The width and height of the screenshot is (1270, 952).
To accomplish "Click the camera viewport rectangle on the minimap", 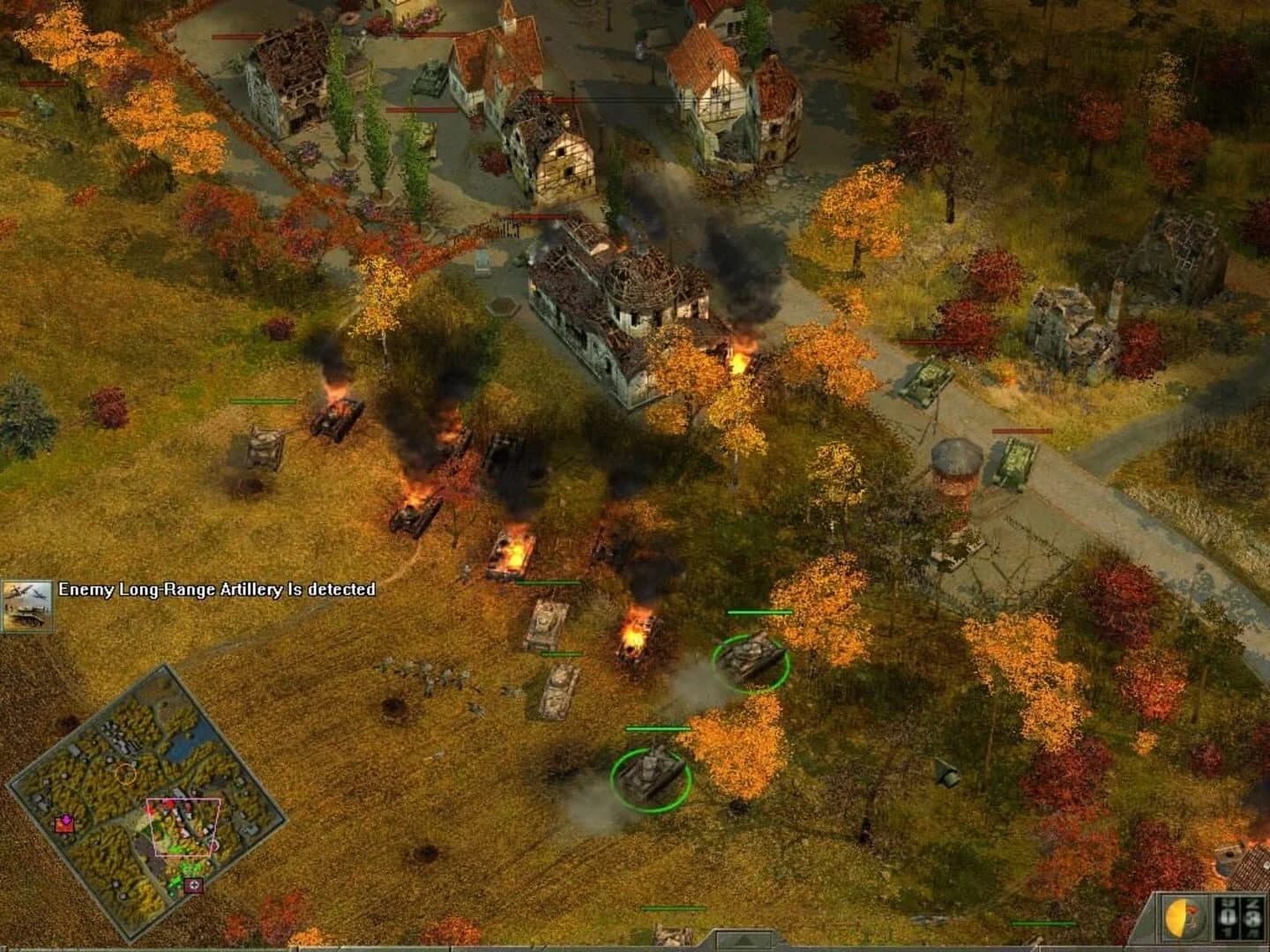I will pos(183,827).
